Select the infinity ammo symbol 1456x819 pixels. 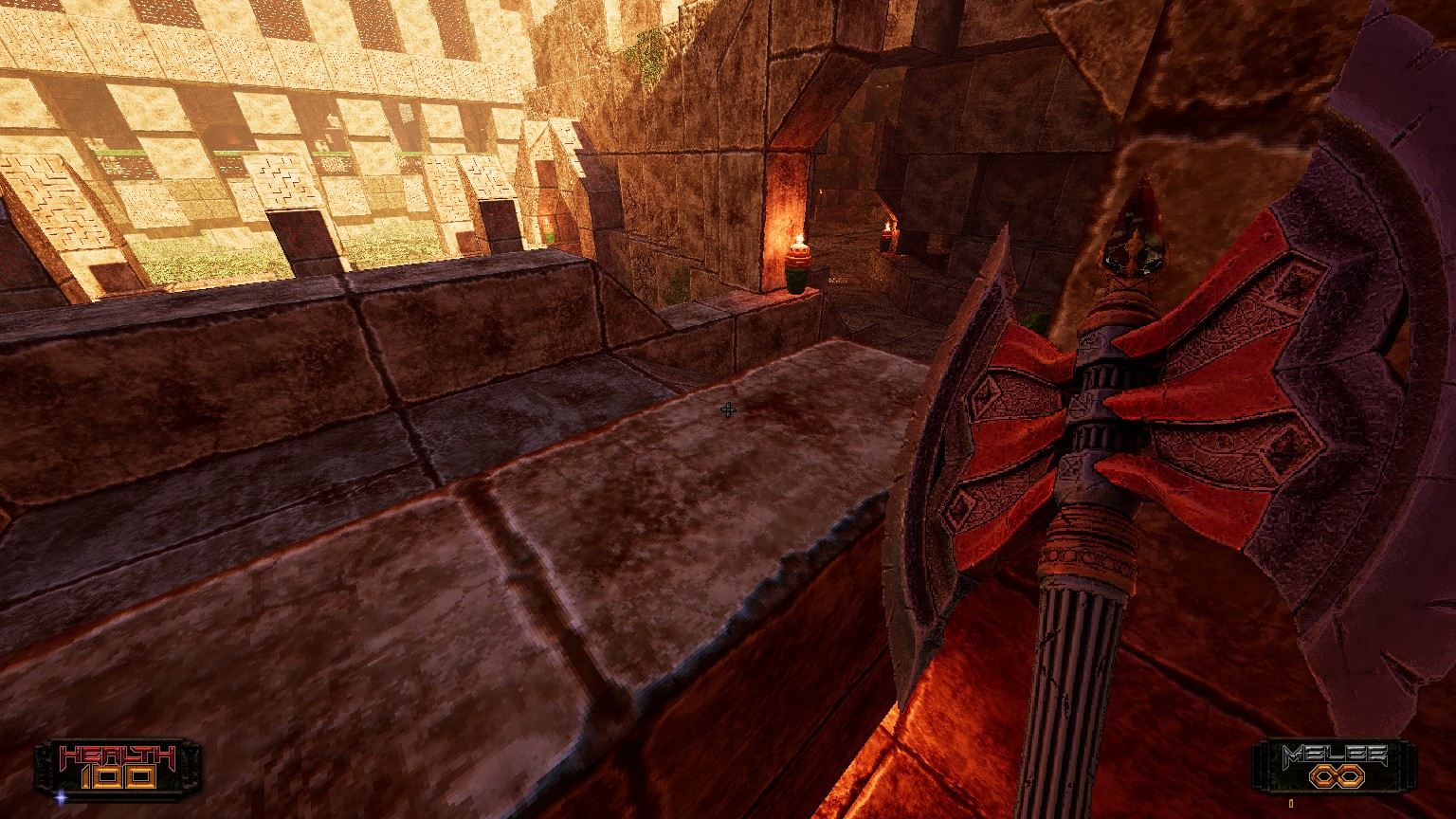click(x=1338, y=775)
